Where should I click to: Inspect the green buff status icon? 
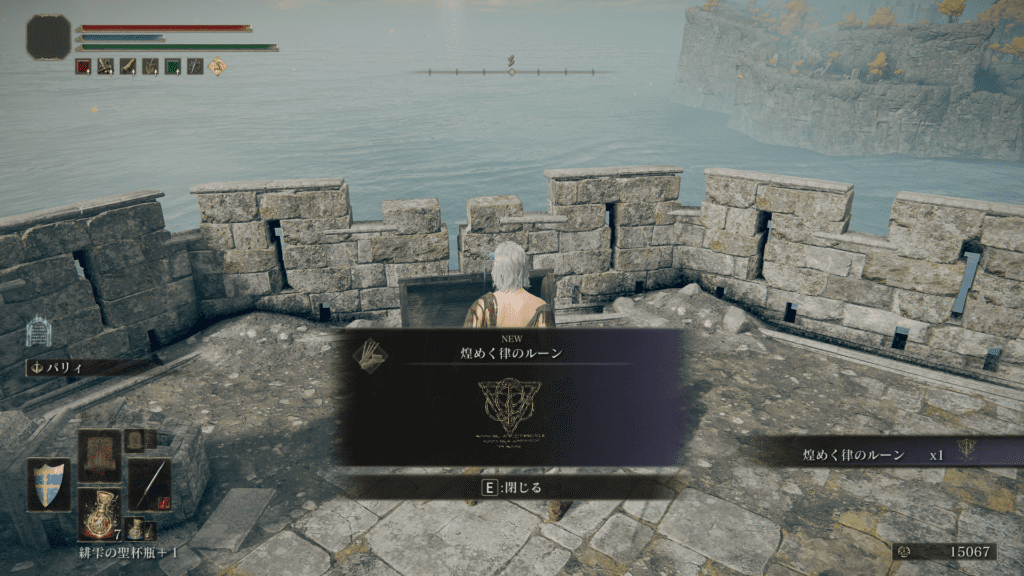pyautogui.click(x=173, y=66)
